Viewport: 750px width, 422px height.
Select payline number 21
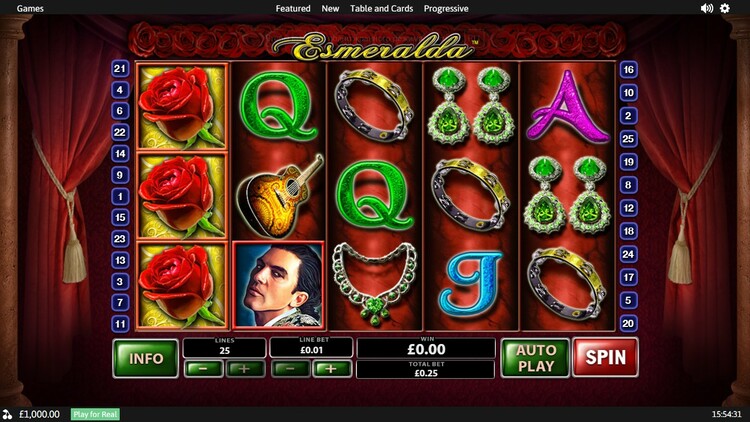[121, 69]
